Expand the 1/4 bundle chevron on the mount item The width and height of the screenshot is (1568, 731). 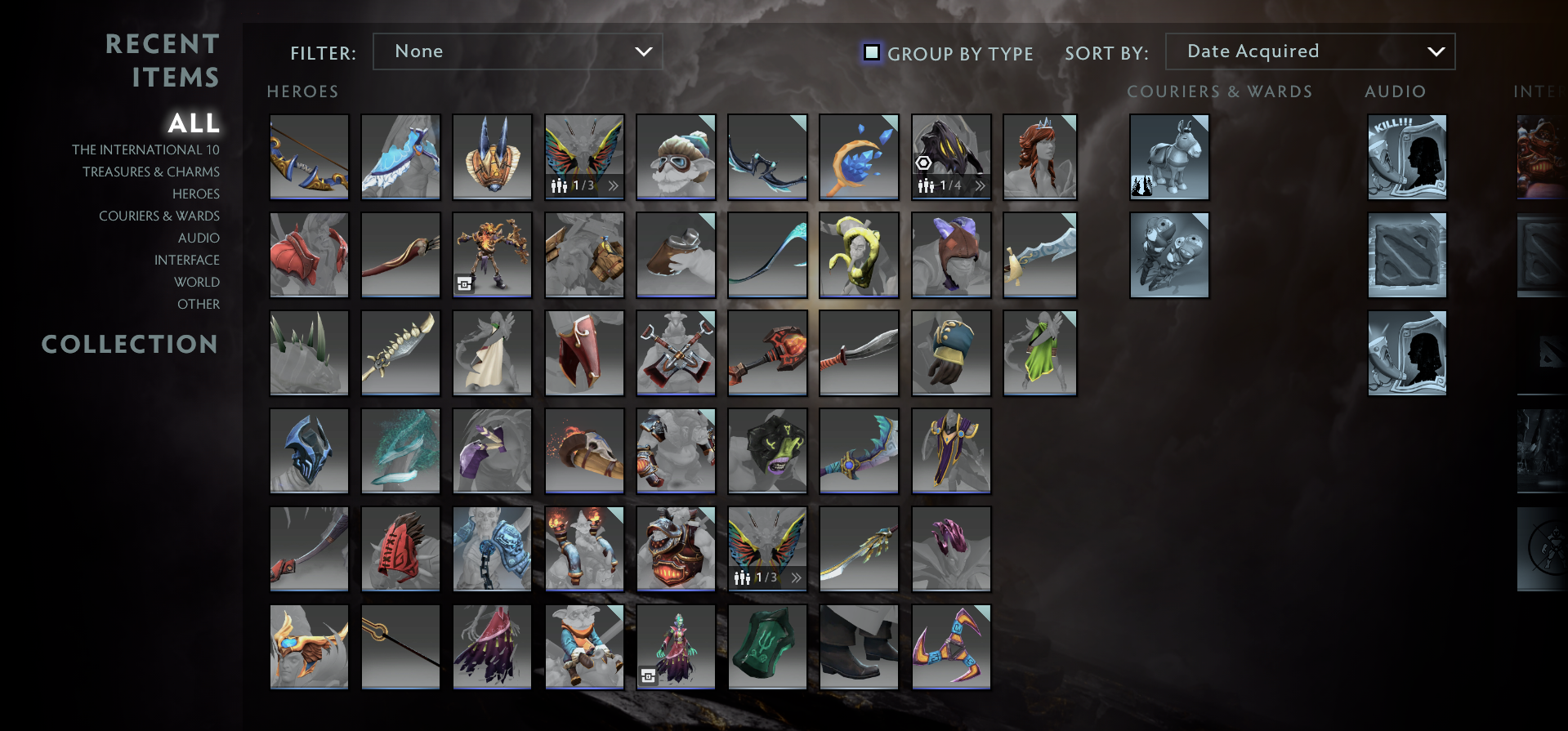[x=980, y=186]
